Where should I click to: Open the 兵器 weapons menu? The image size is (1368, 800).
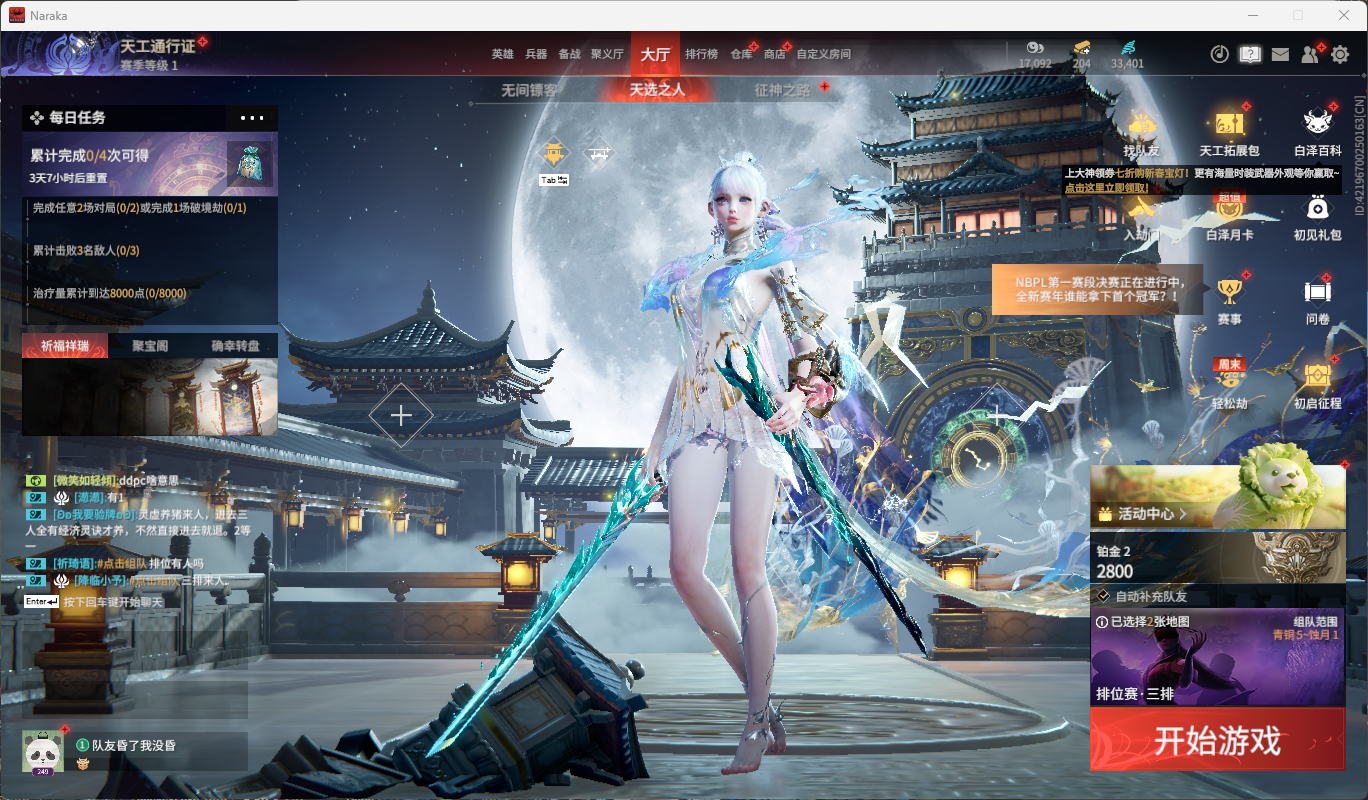(x=536, y=54)
